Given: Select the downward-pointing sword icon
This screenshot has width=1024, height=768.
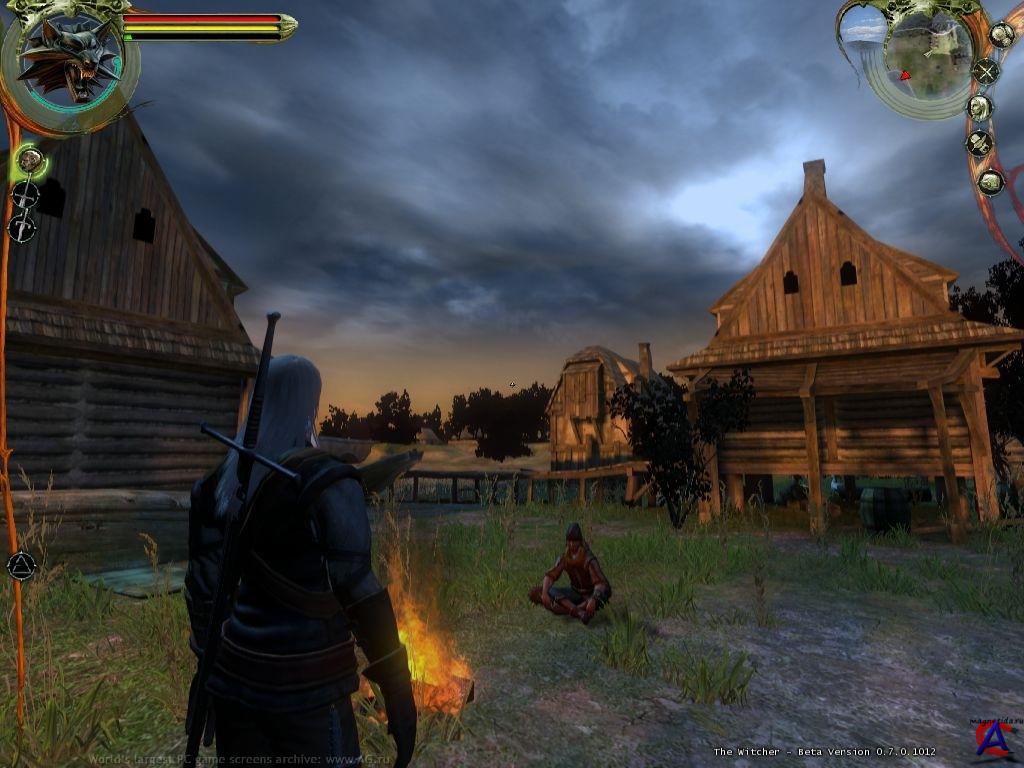Looking at the screenshot, I should pos(21,228).
